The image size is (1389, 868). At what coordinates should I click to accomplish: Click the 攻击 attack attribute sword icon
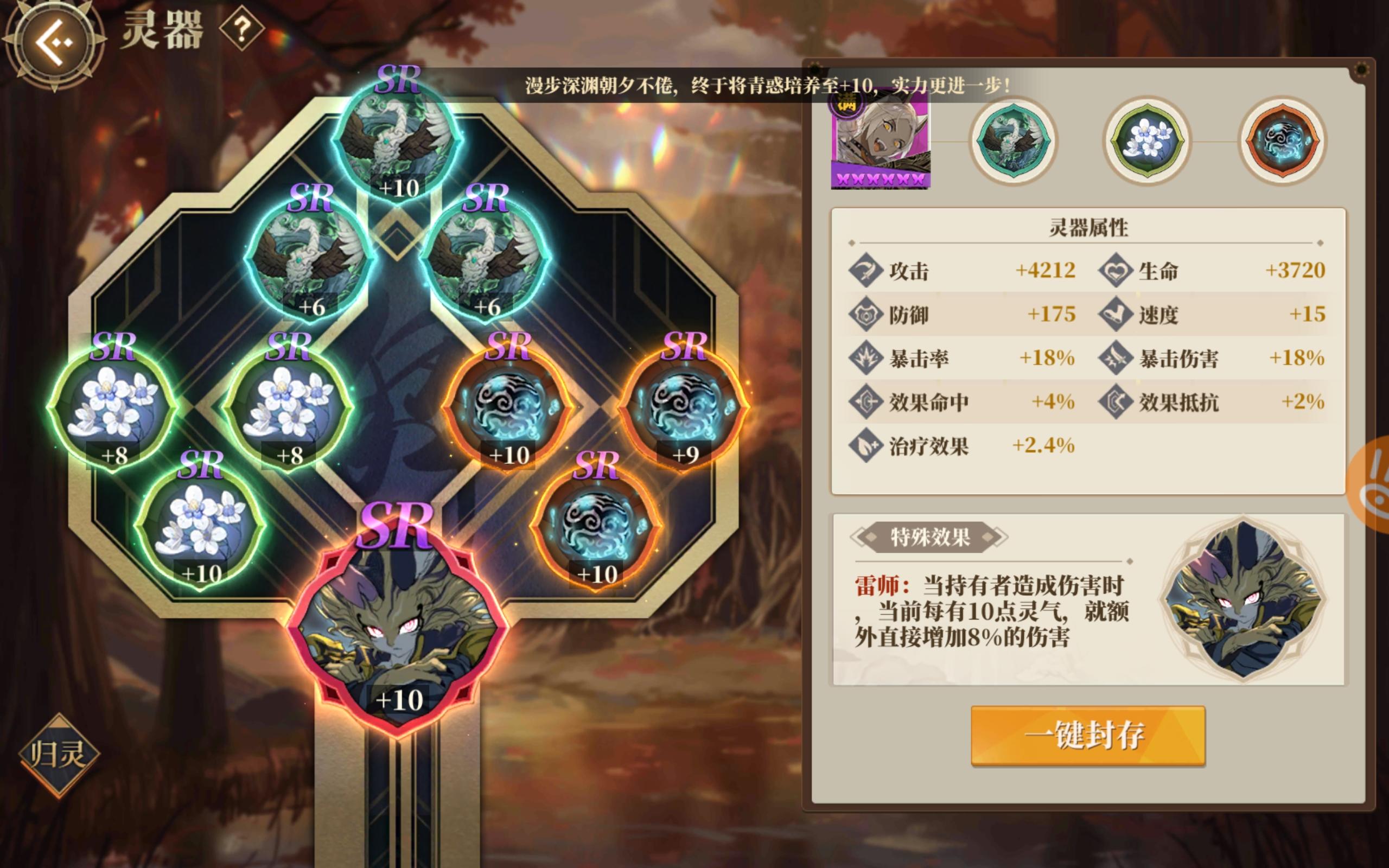(867, 270)
